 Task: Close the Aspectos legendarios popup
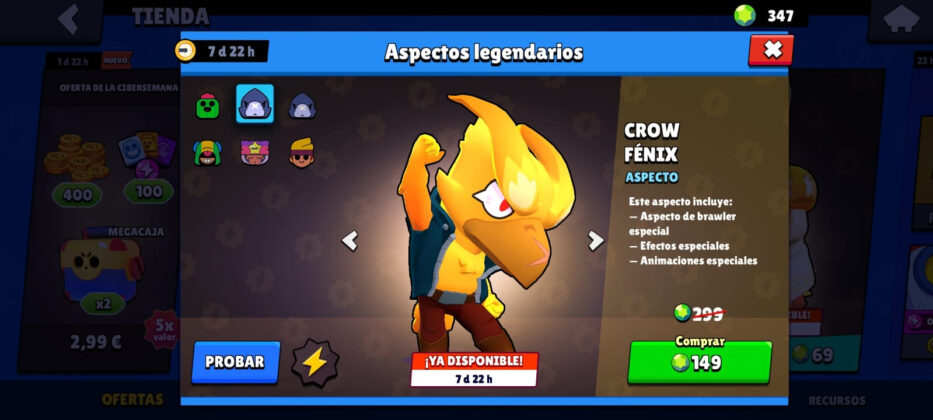[x=770, y=50]
